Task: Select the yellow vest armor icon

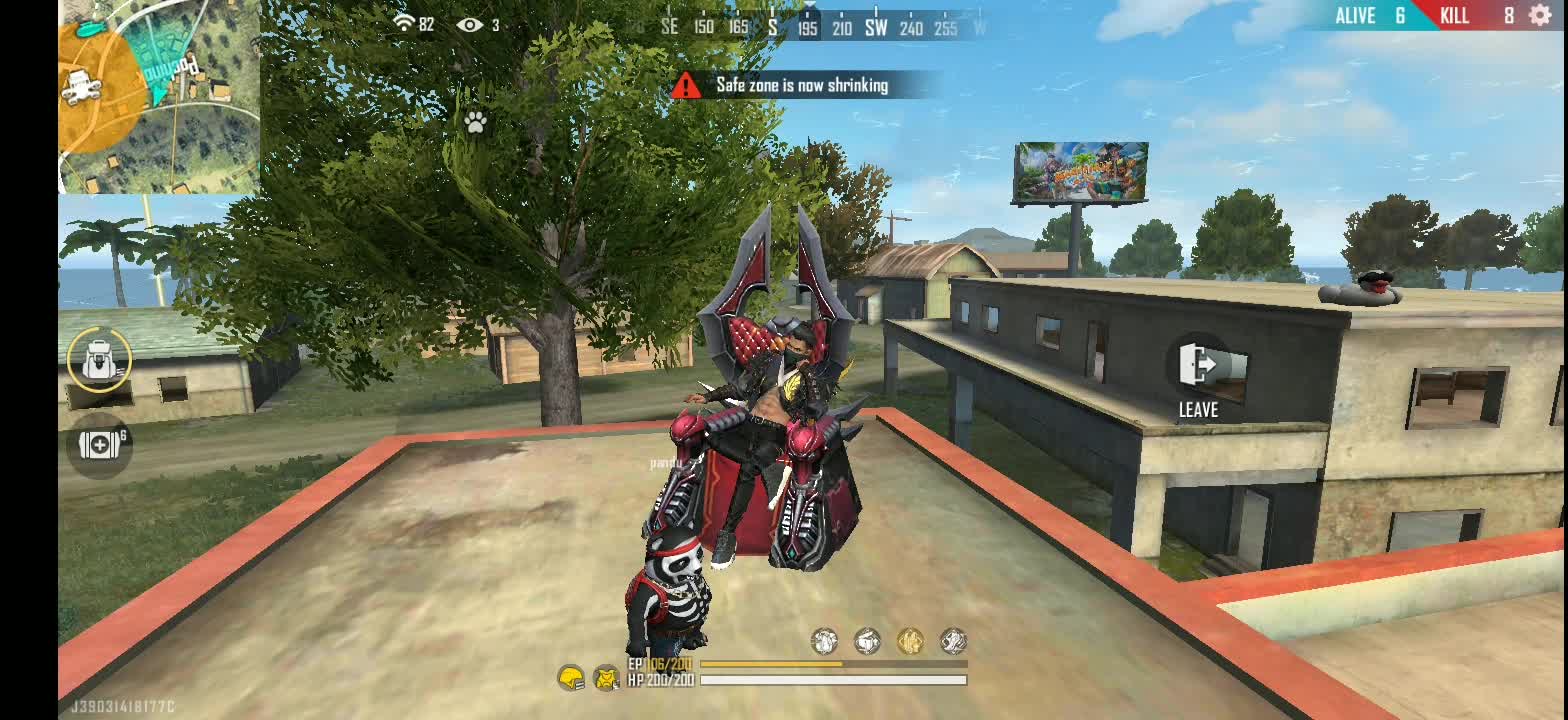Action: point(606,679)
